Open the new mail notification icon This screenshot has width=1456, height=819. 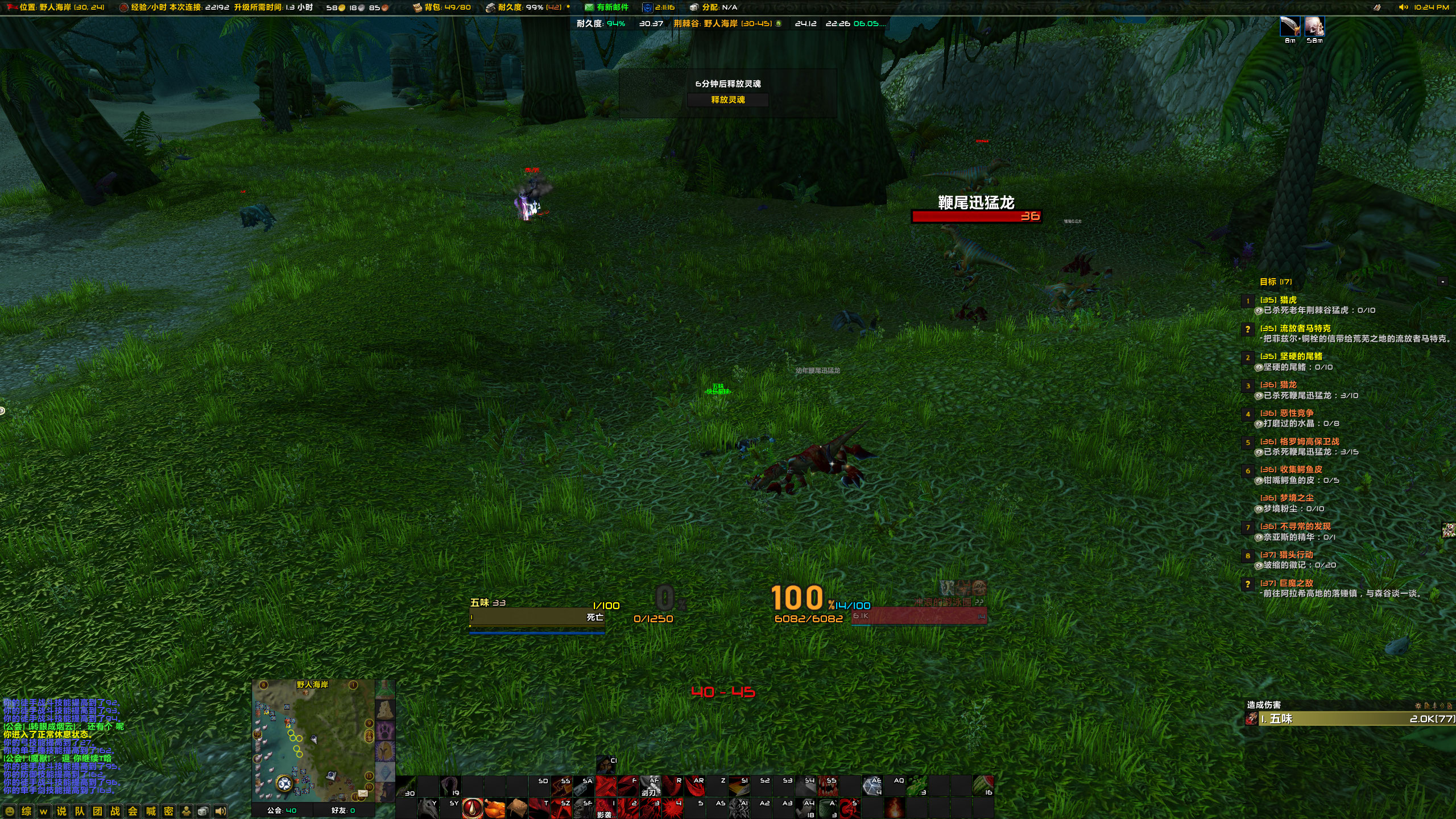click(x=589, y=7)
